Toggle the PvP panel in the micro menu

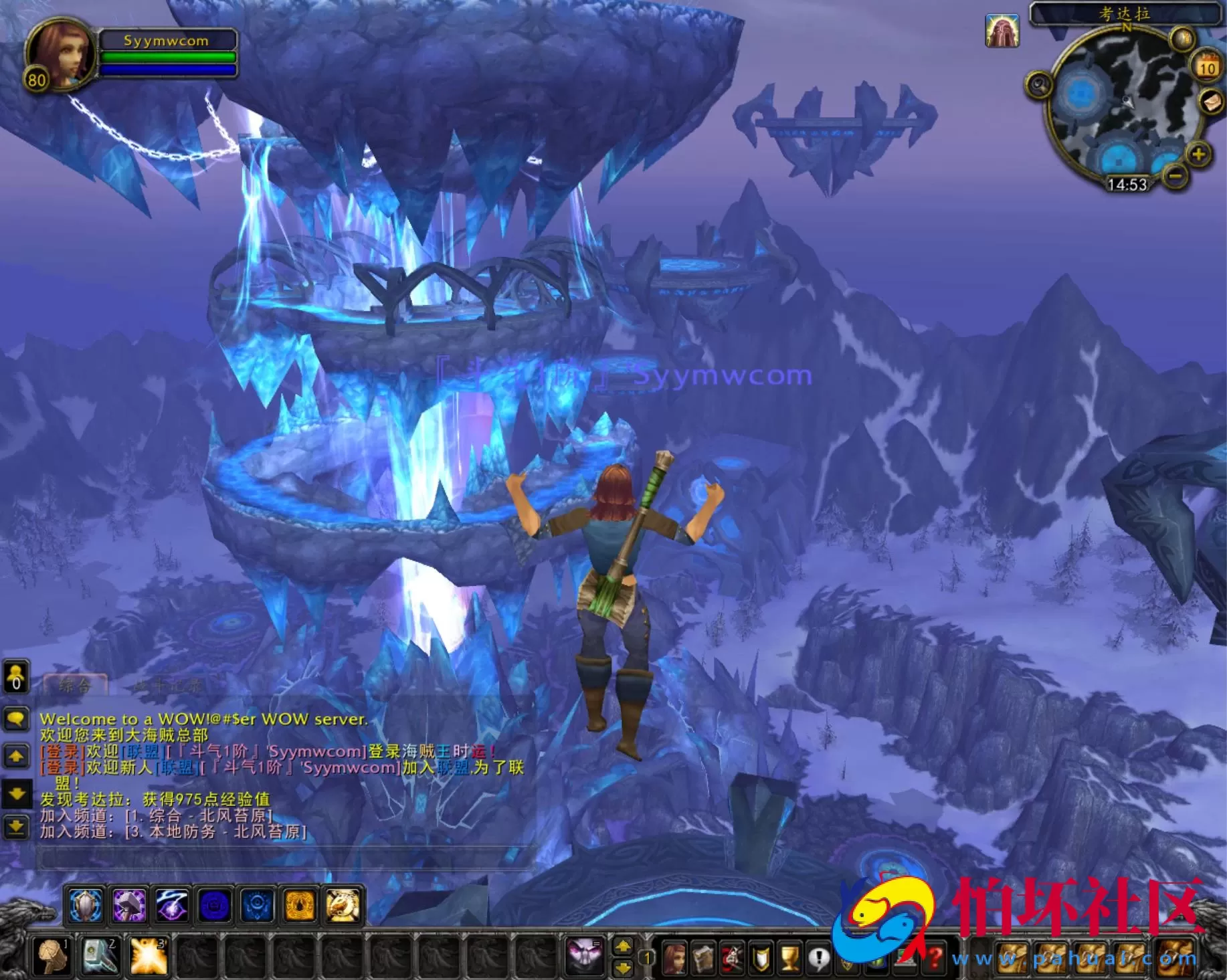pos(759,958)
